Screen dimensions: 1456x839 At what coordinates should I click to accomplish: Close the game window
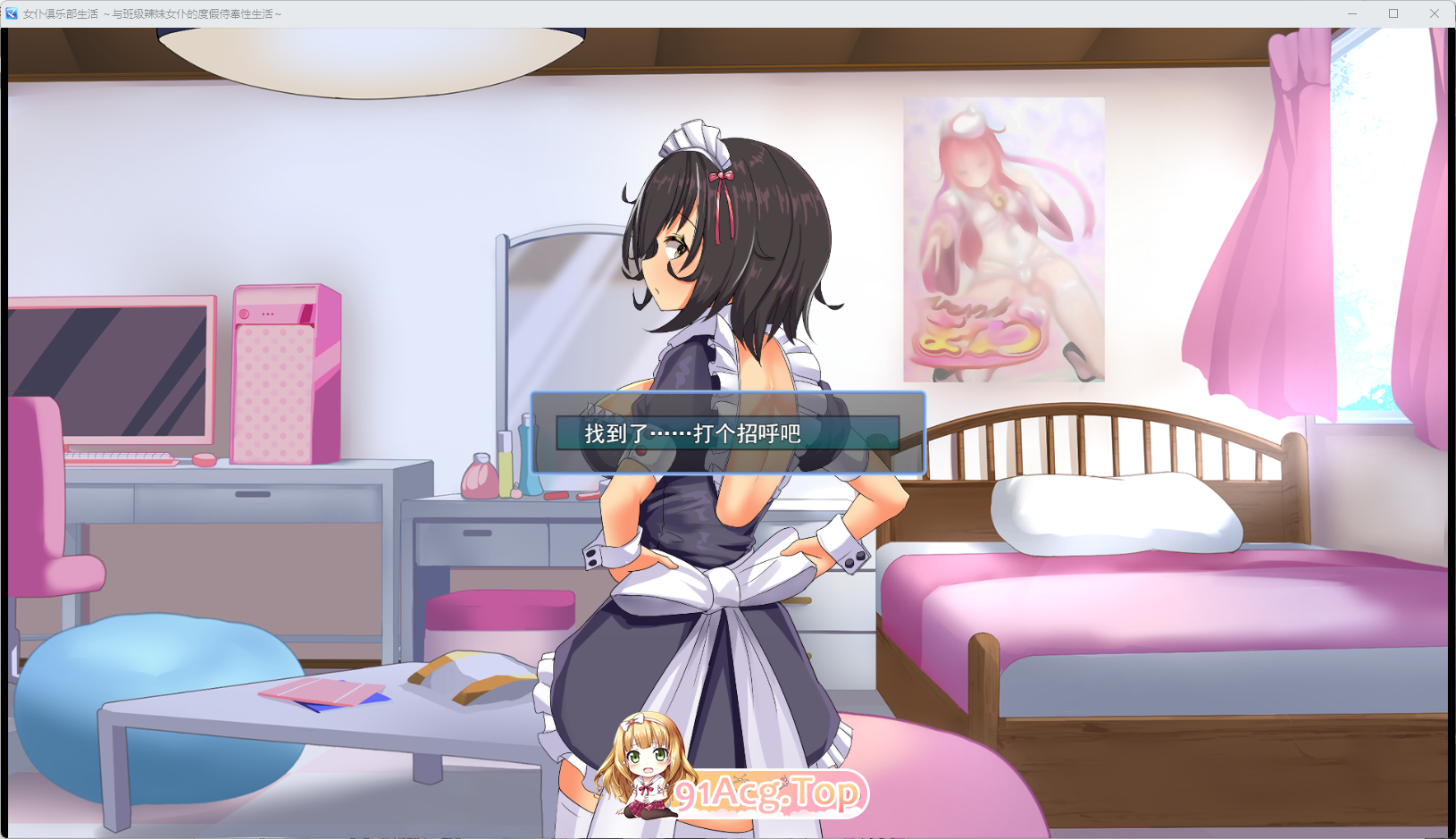(1435, 13)
